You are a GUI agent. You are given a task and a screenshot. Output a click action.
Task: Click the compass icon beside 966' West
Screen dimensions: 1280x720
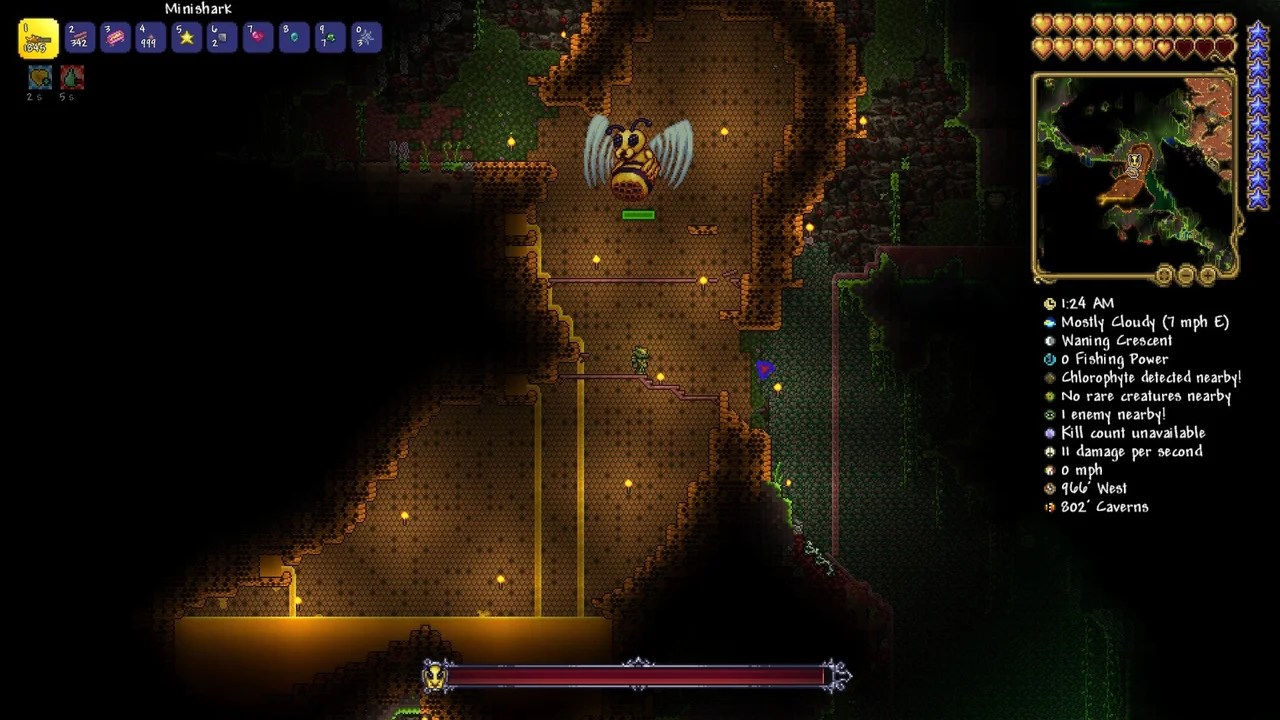pos(1048,488)
